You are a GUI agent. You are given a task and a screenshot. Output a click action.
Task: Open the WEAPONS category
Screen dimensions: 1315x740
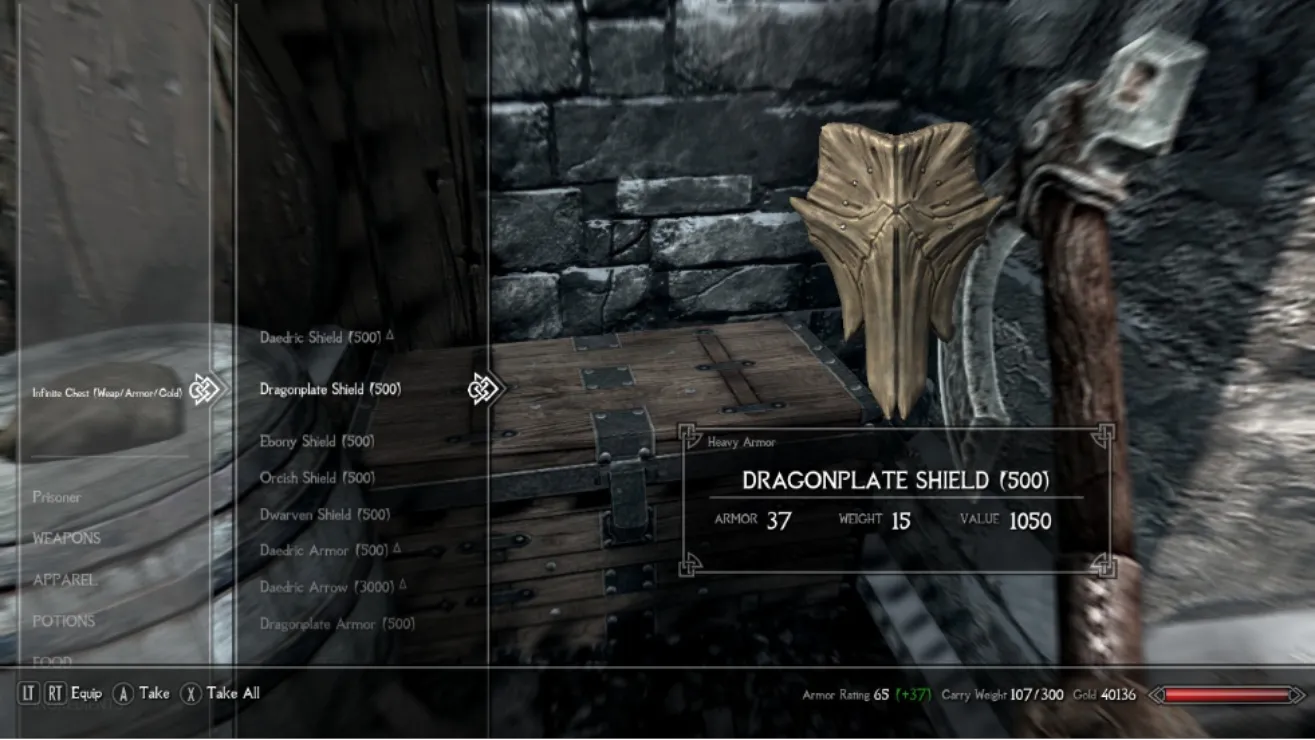point(66,538)
